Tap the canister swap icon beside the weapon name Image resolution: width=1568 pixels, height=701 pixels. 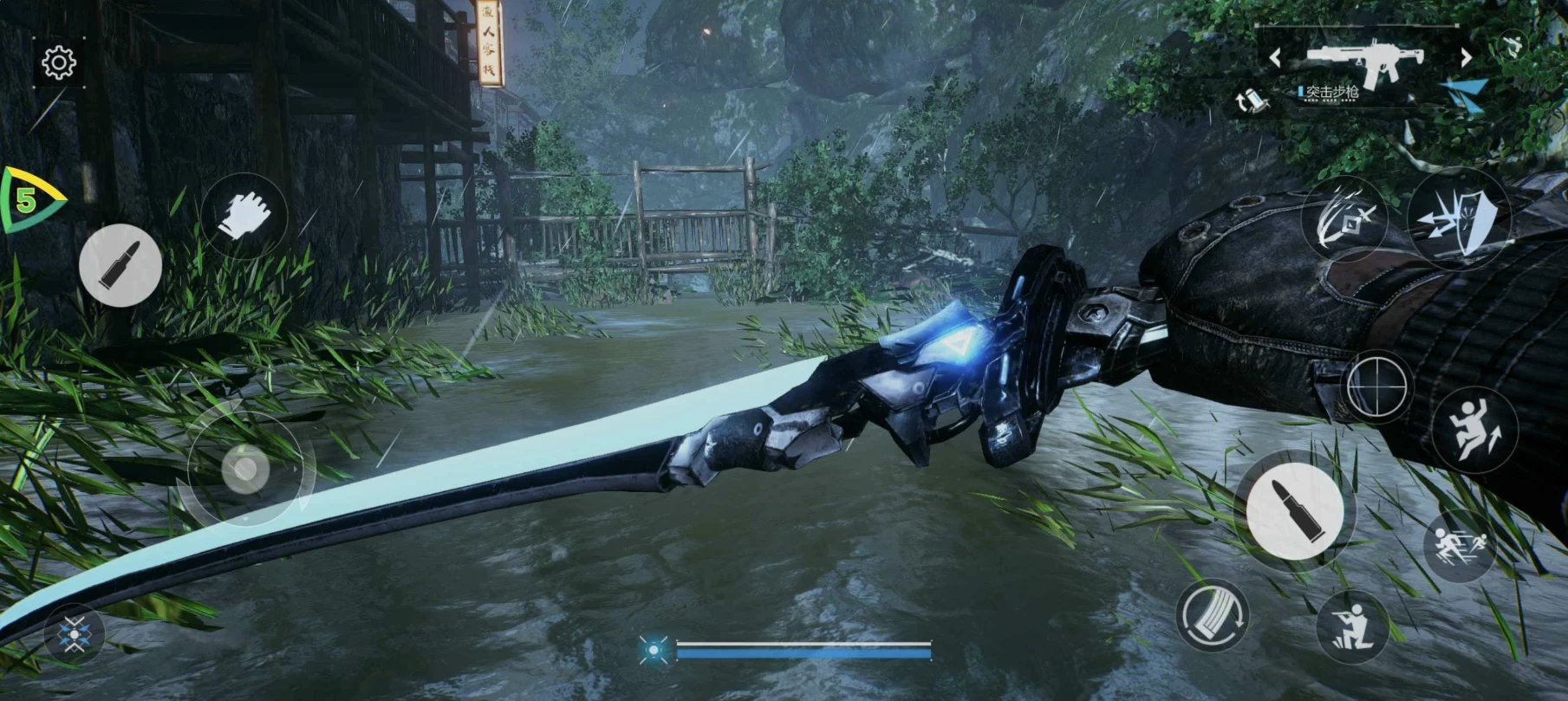coord(1250,101)
